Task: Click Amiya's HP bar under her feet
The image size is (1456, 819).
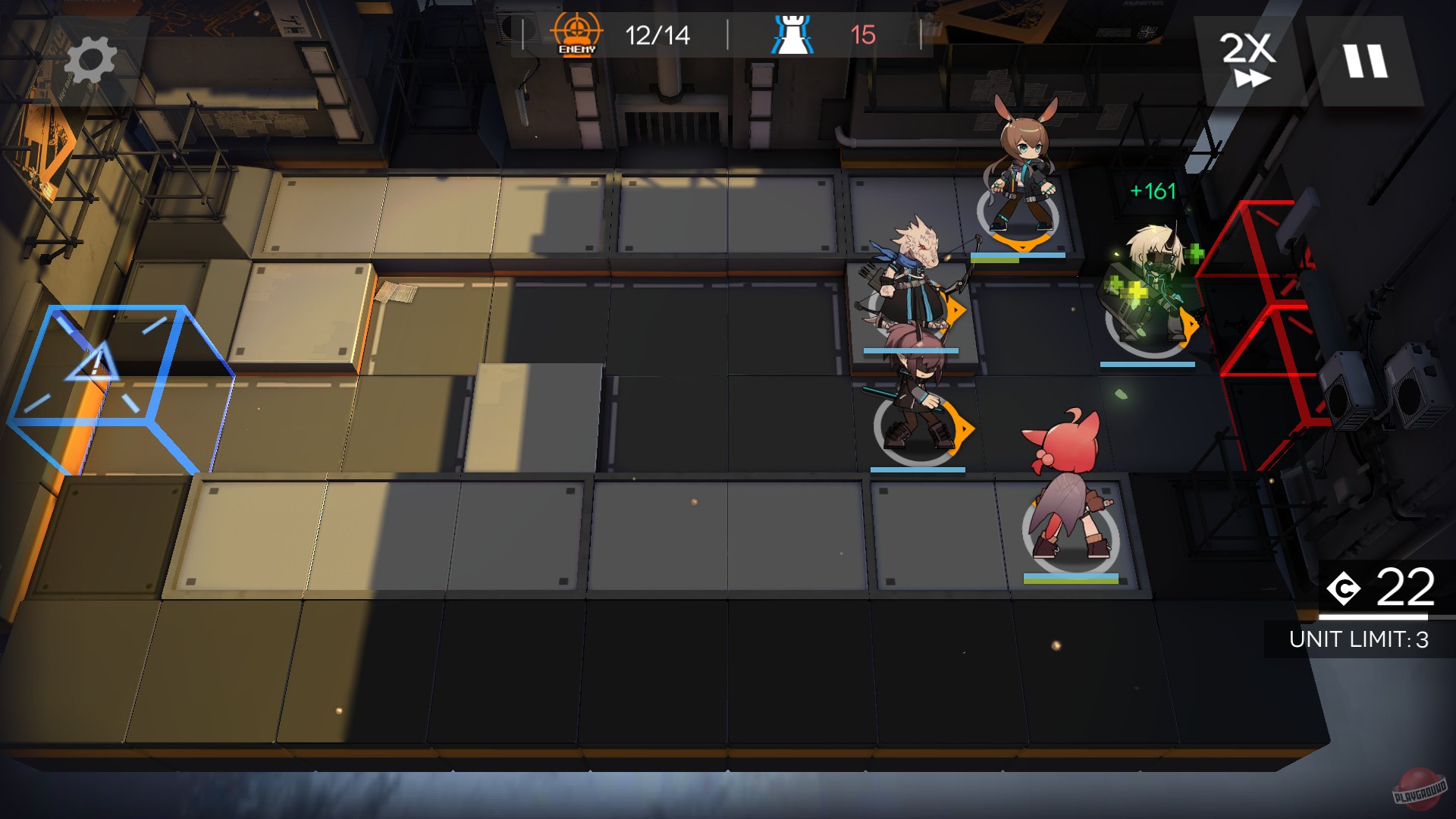Action: (1019, 254)
